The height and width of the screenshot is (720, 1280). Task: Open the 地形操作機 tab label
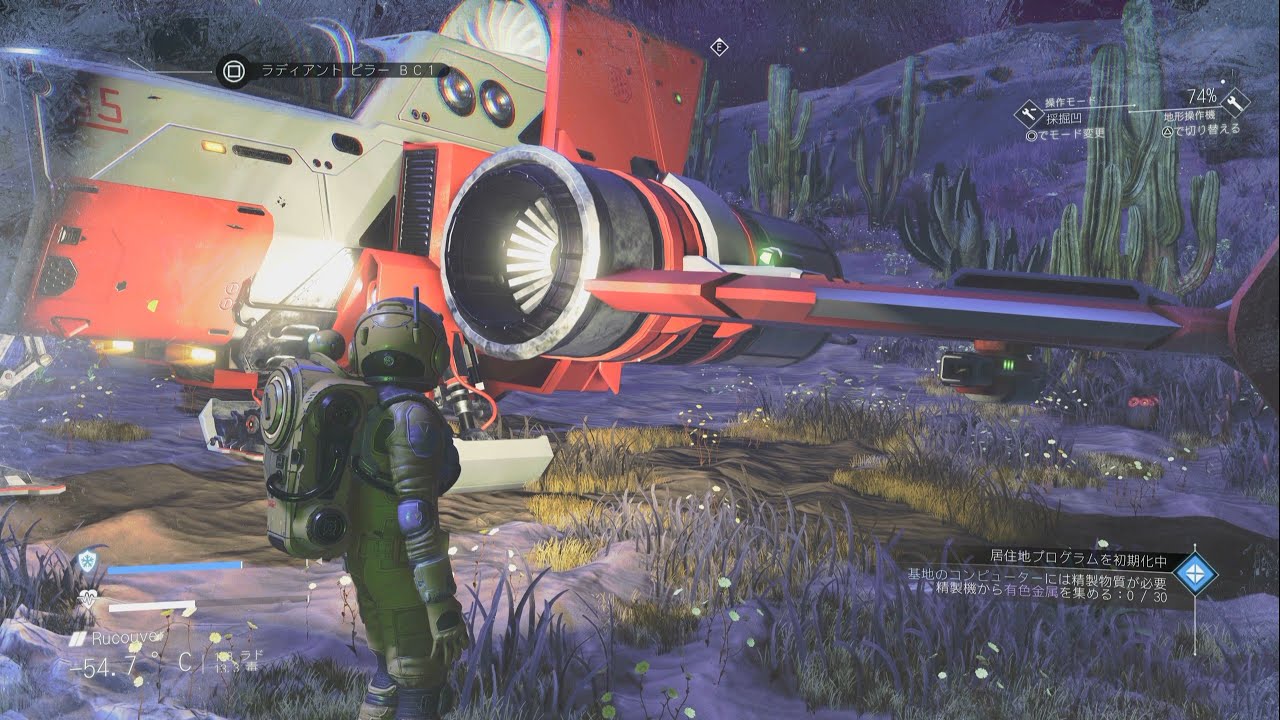click(1190, 116)
